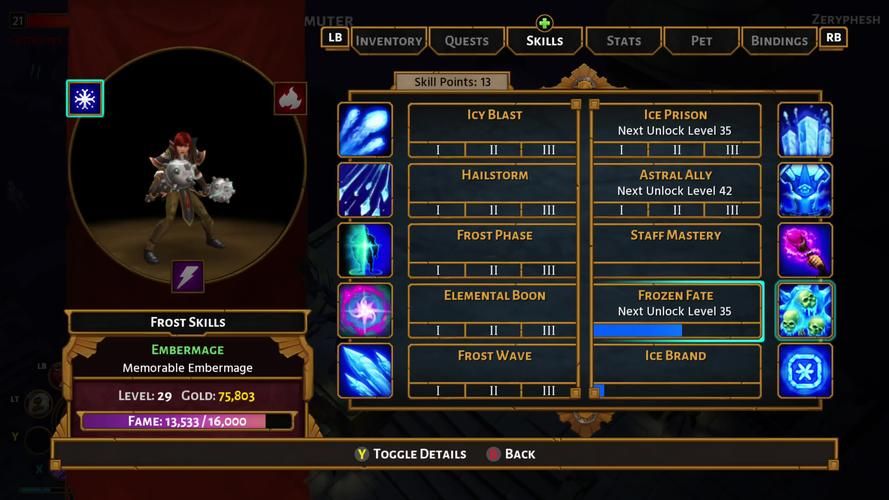Viewport: 889px width, 500px height.
Task: Open the Pet tab
Action: tap(701, 41)
